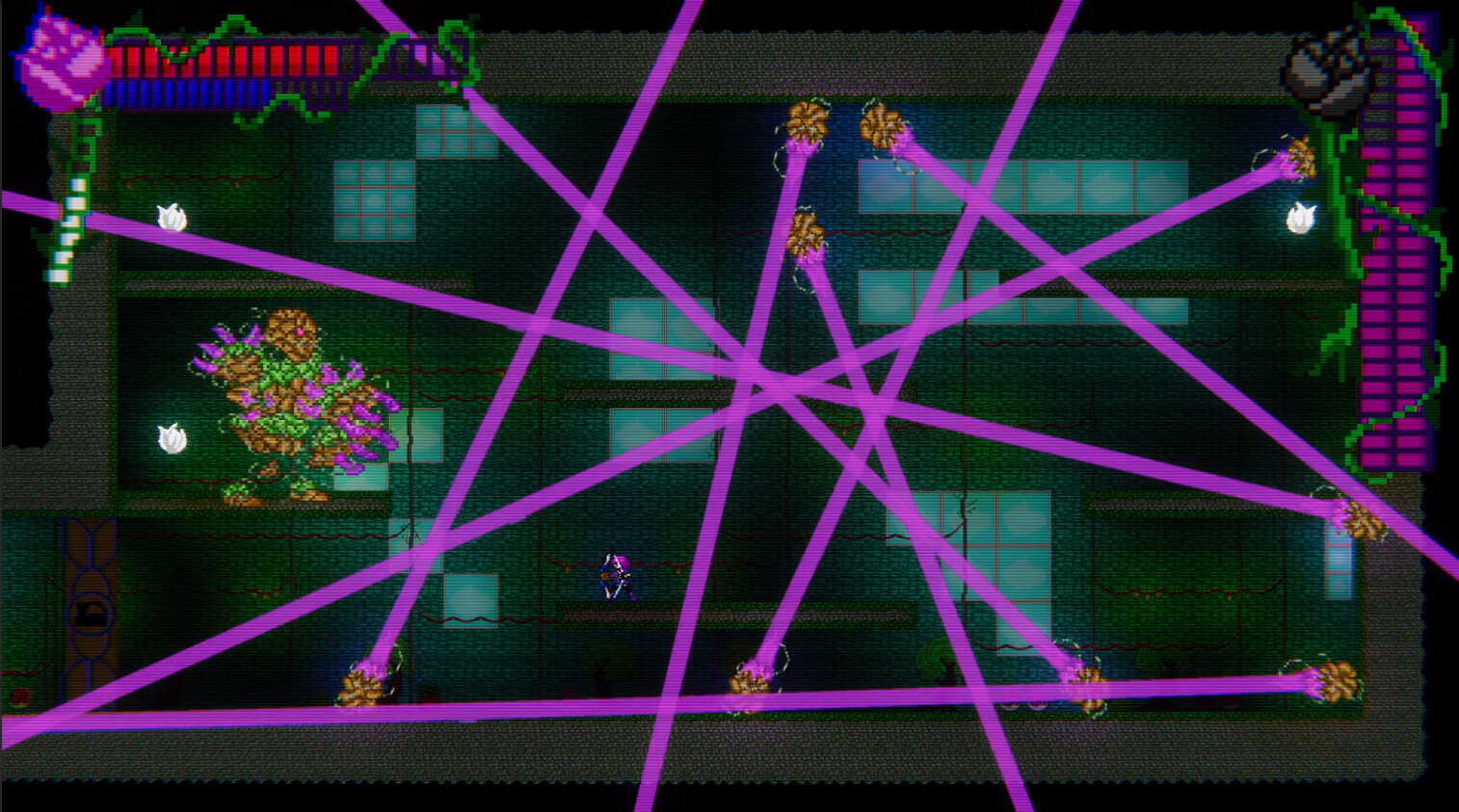This screenshot has height=812, width=1459.
Task: Click the archer player character in the center
Action: 617,578
